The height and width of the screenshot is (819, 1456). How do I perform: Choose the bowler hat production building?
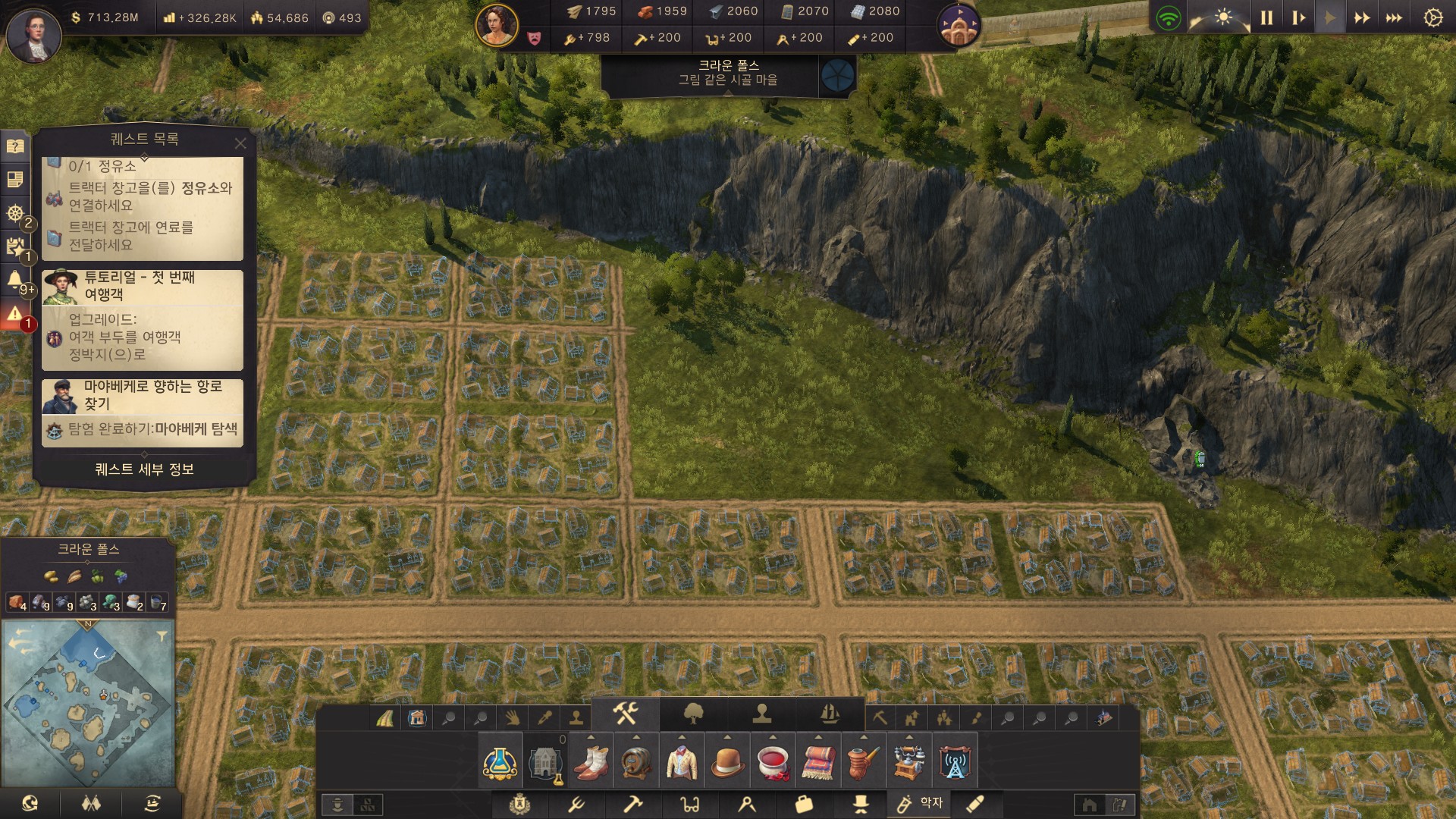727,761
